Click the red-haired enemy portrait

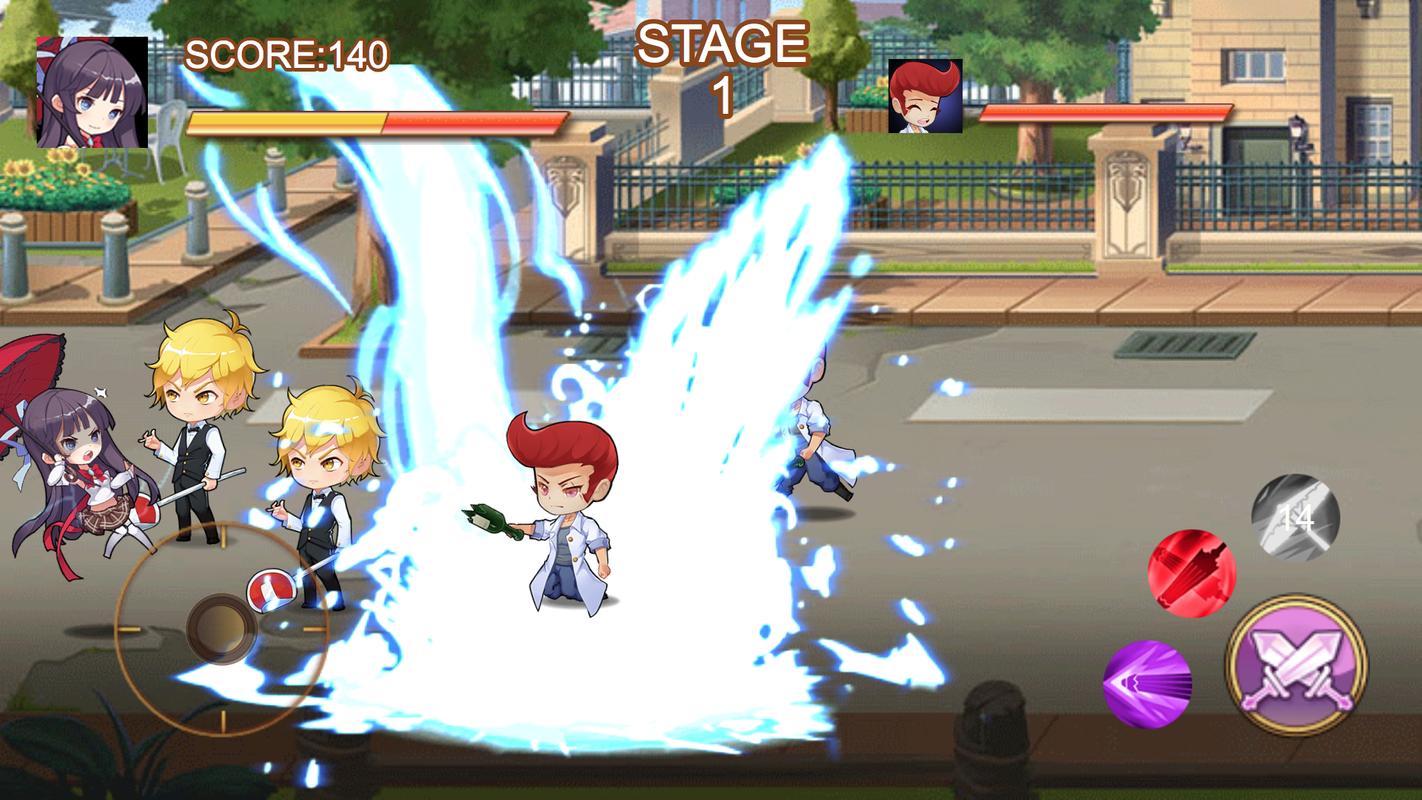[925, 96]
